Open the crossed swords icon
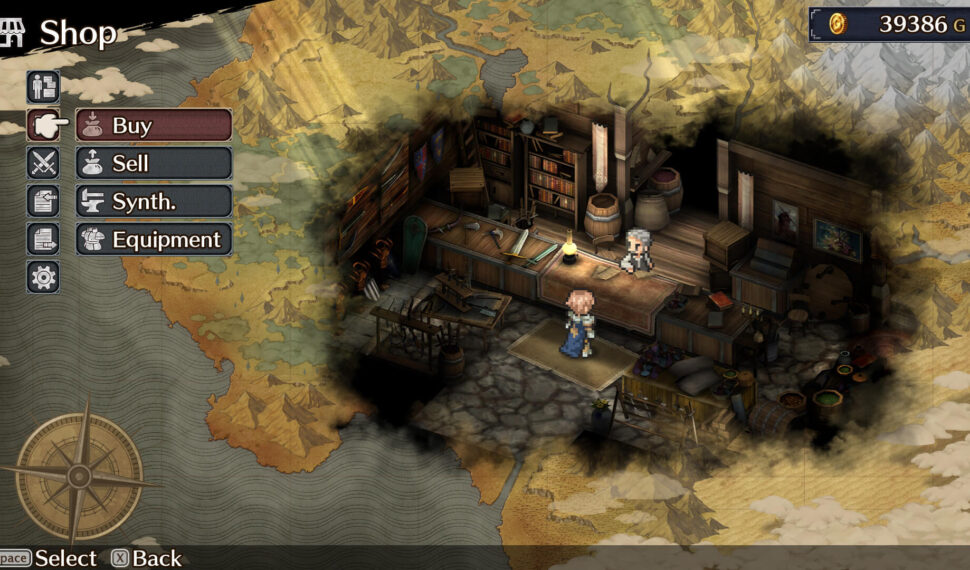Screen dimensions: 970x570 [x=43, y=163]
